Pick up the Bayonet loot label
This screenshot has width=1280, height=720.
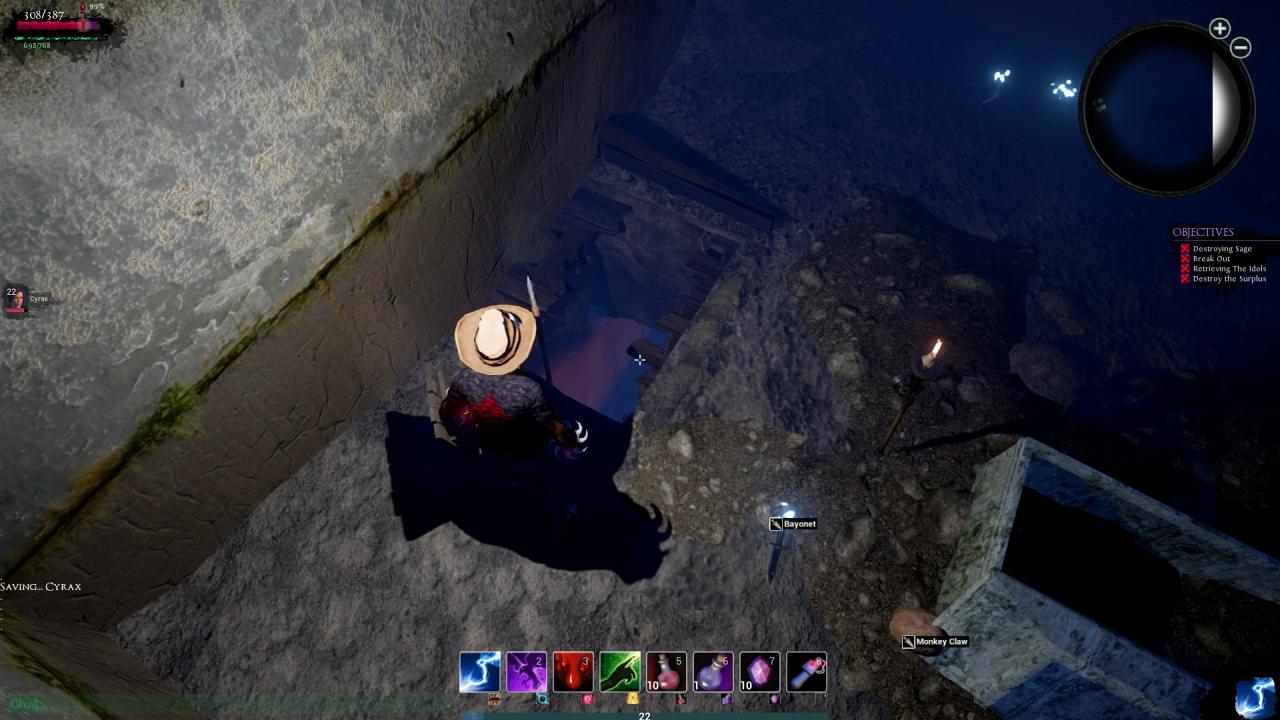(x=798, y=524)
